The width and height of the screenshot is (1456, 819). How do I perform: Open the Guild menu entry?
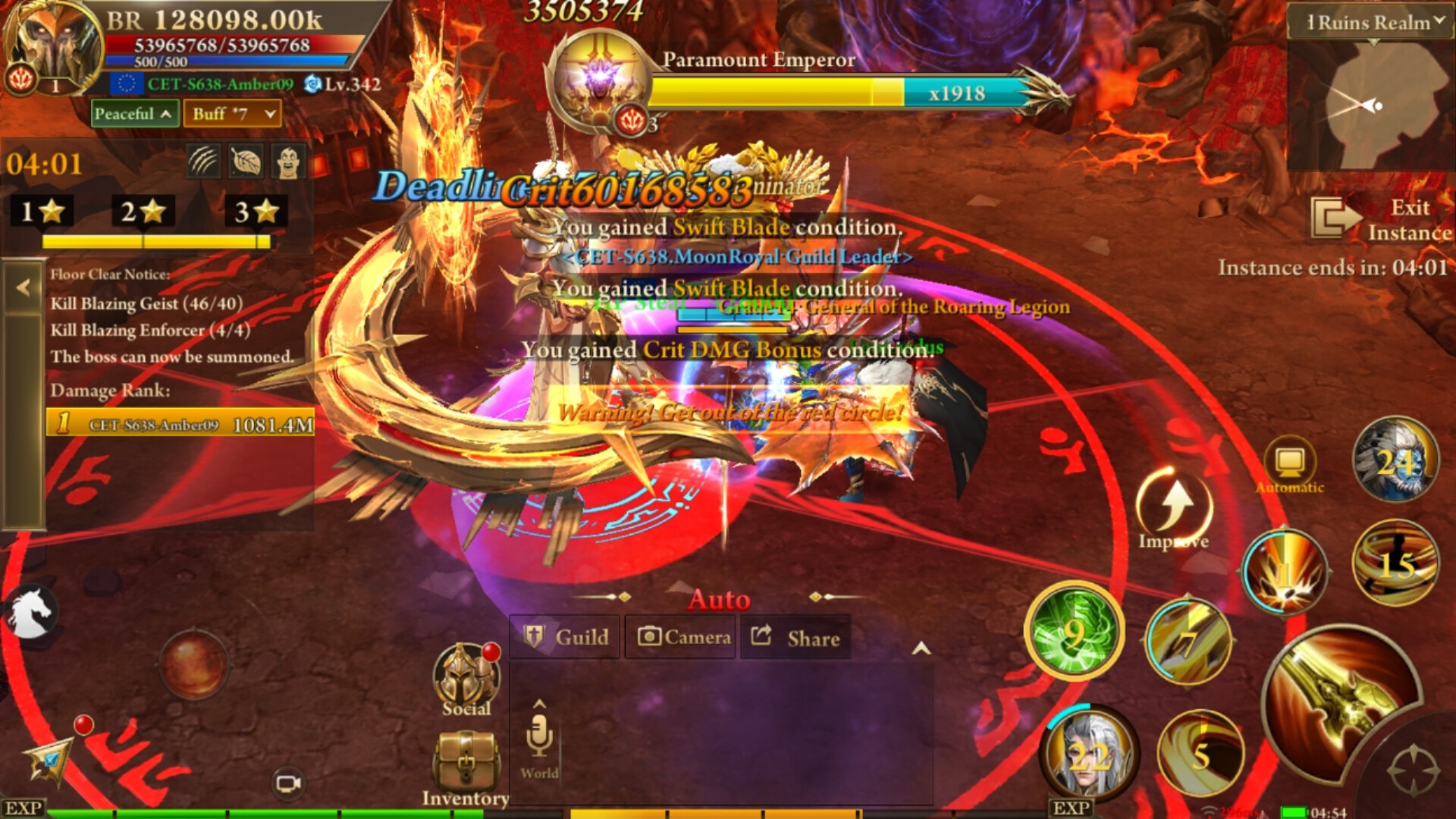point(564,637)
